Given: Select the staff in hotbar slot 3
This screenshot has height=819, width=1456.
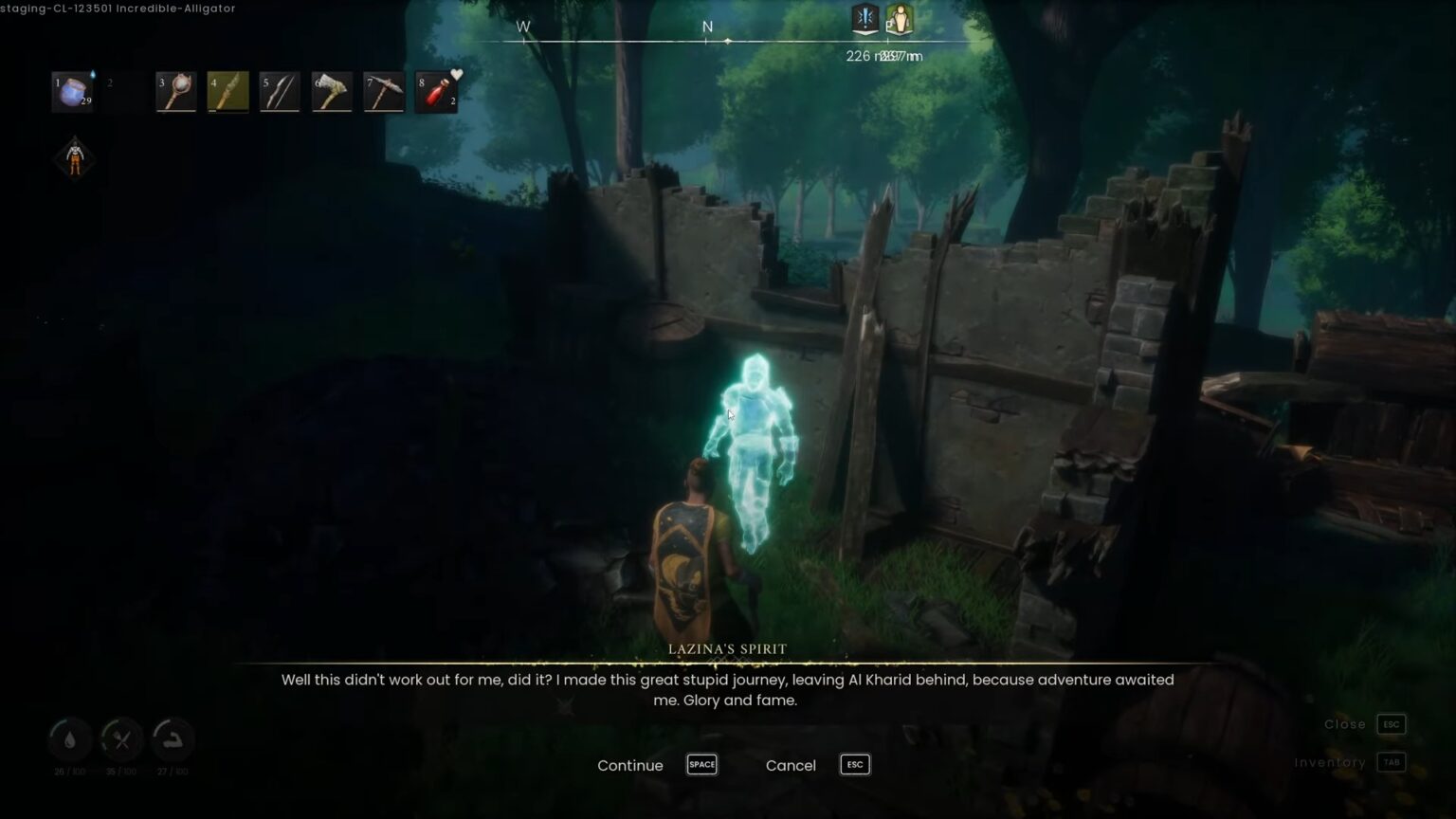Looking at the screenshot, I should coord(175,90).
